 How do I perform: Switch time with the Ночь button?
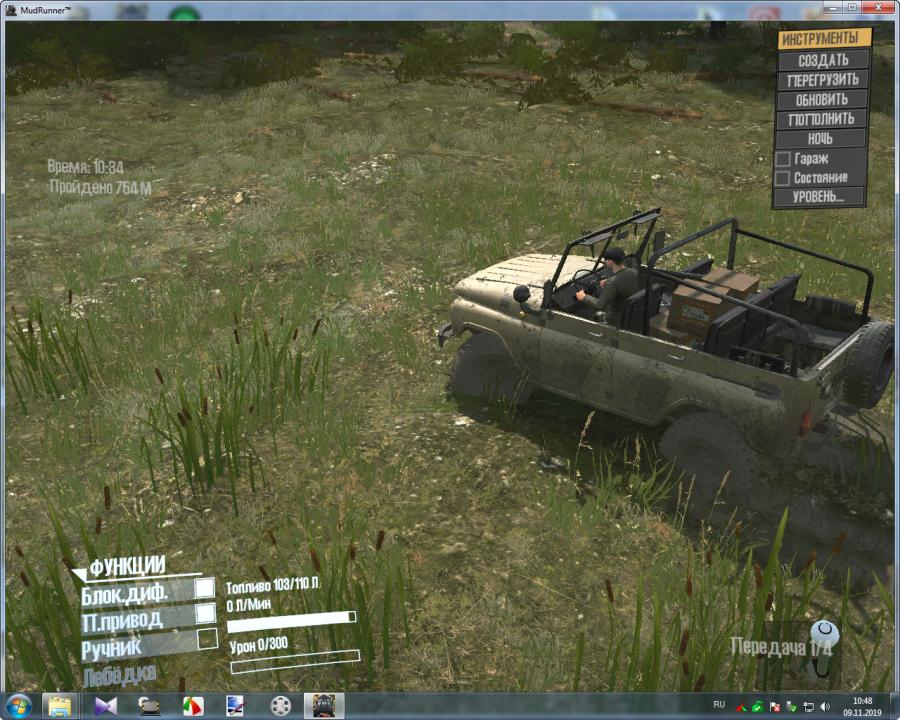824,139
